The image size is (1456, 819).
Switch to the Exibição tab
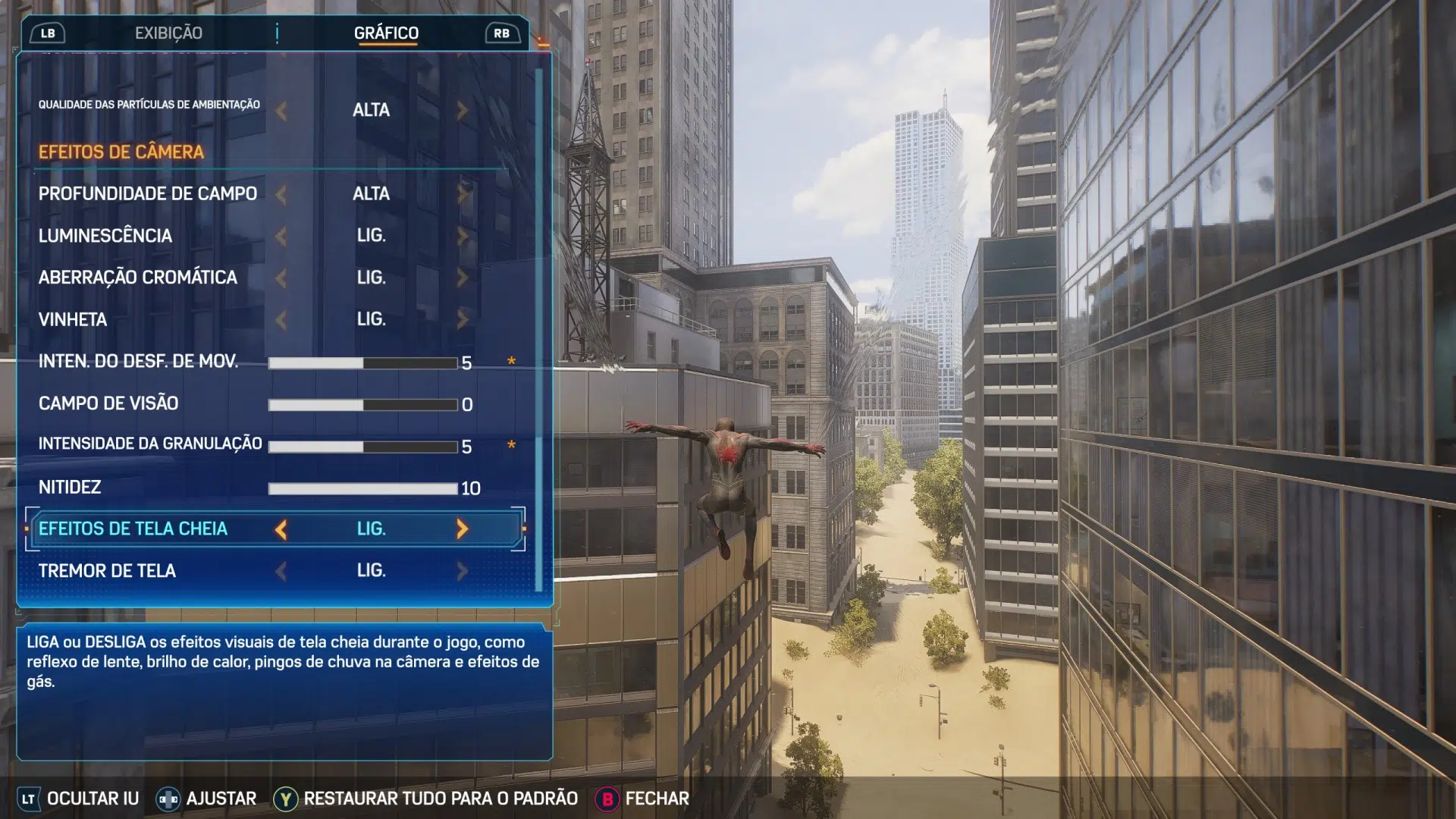(168, 33)
